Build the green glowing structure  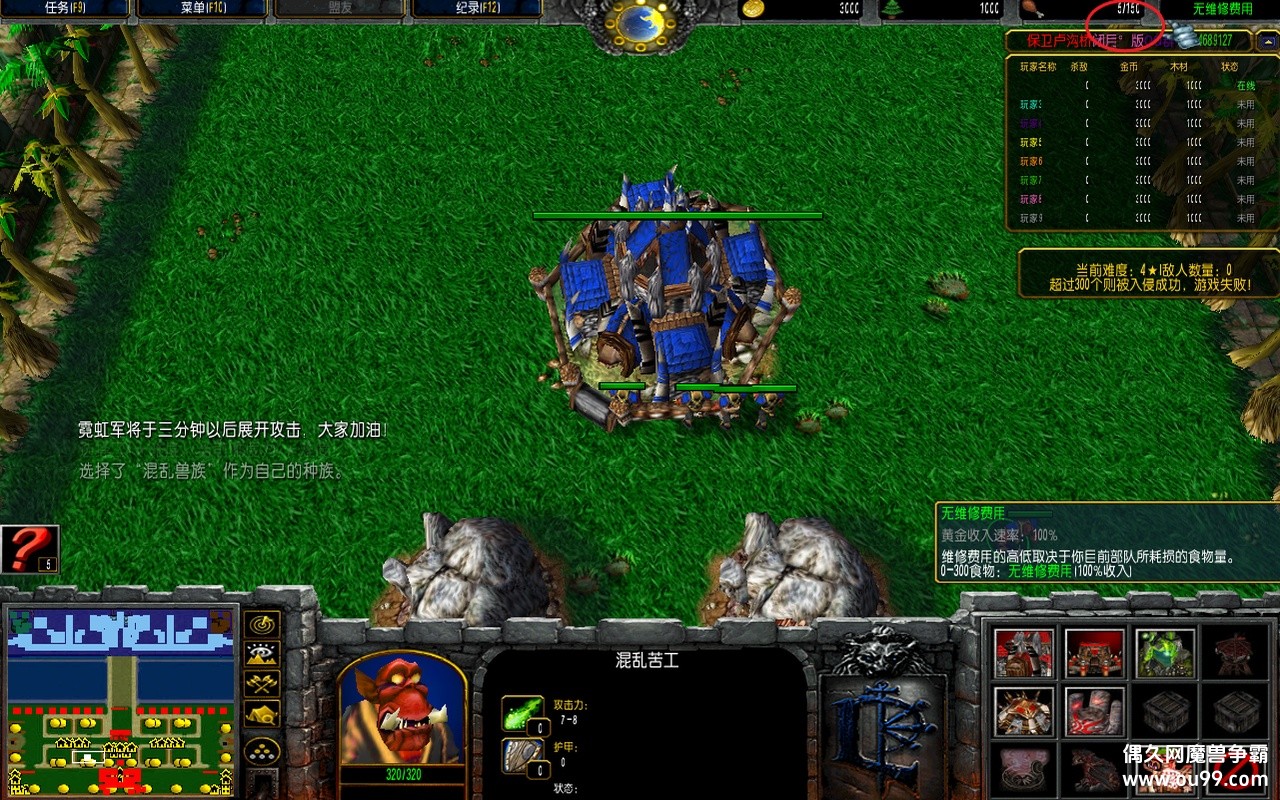tap(1164, 653)
